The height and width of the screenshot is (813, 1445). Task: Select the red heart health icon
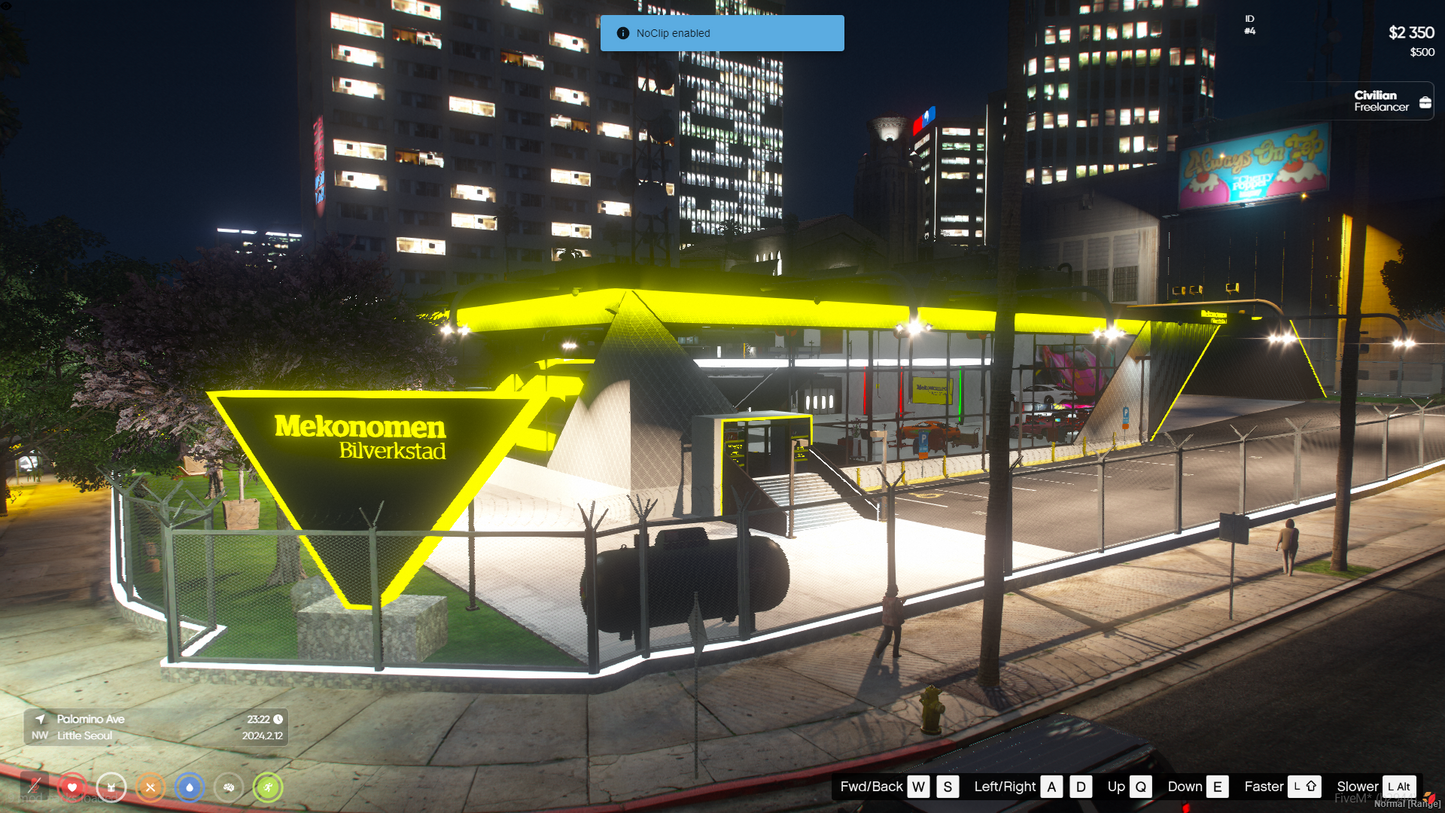(x=72, y=788)
